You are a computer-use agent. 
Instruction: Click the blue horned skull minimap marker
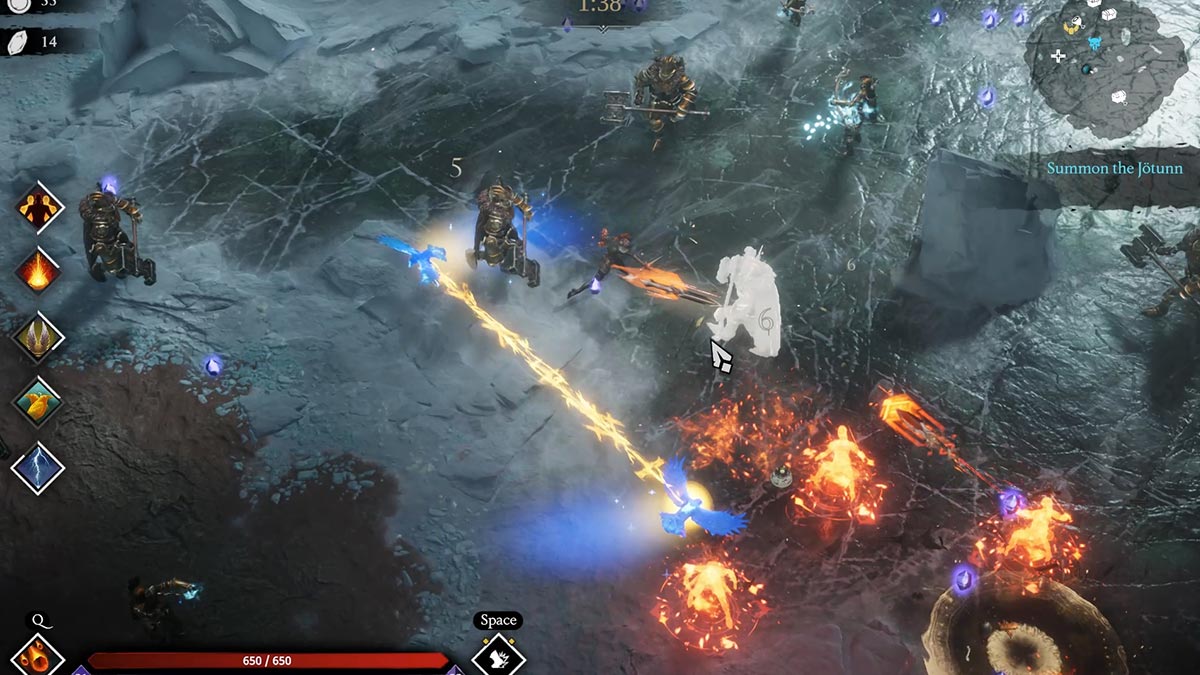tap(1095, 43)
